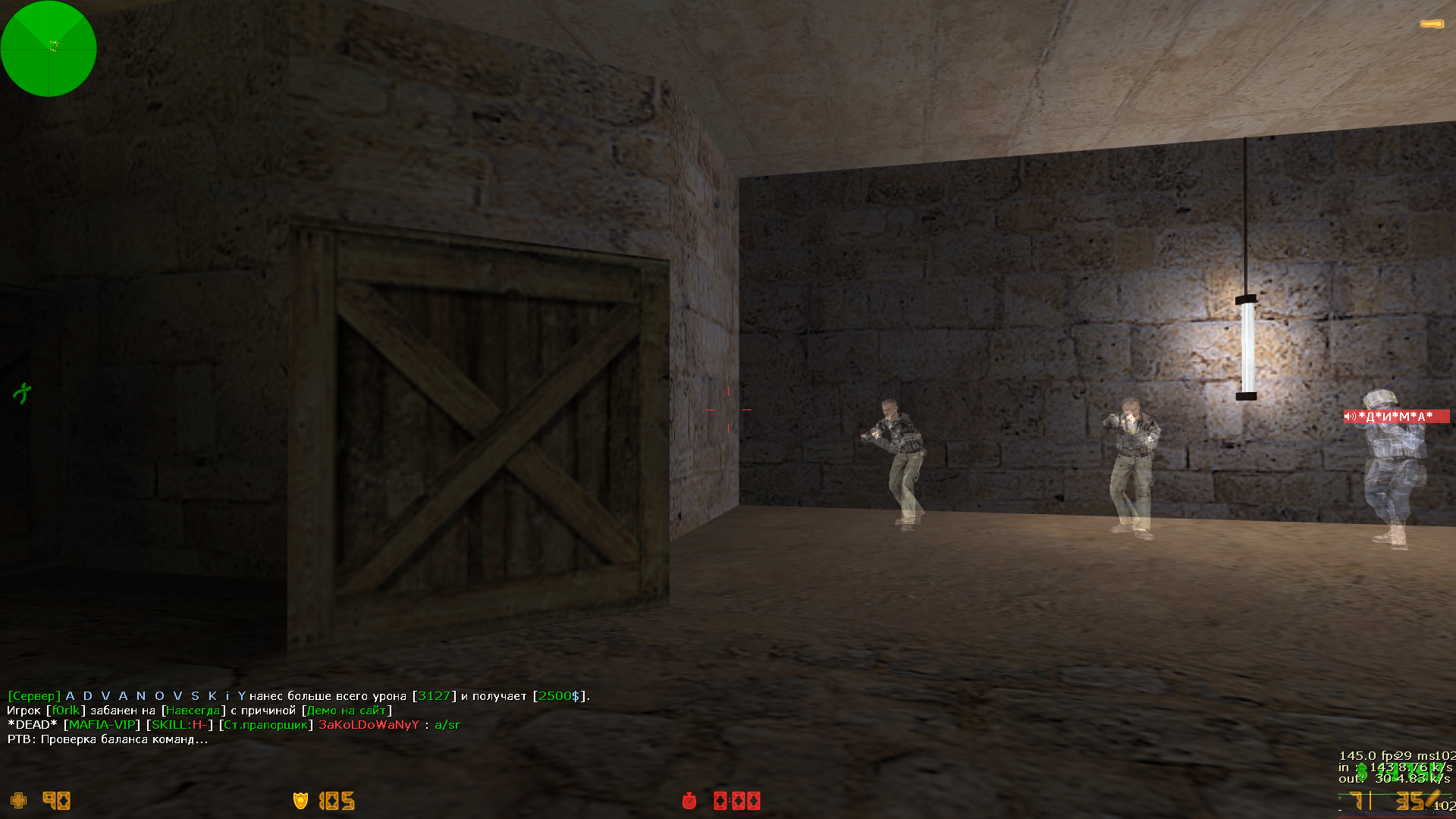Click the green radar circle
This screenshot has height=819, width=1456.
[49, 49]
